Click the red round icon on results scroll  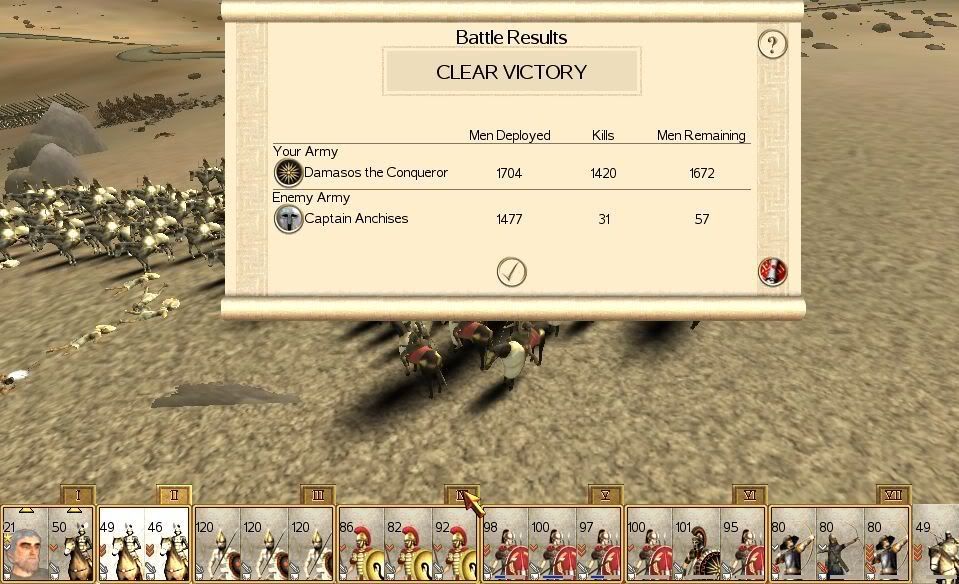[x=772, y=272]
